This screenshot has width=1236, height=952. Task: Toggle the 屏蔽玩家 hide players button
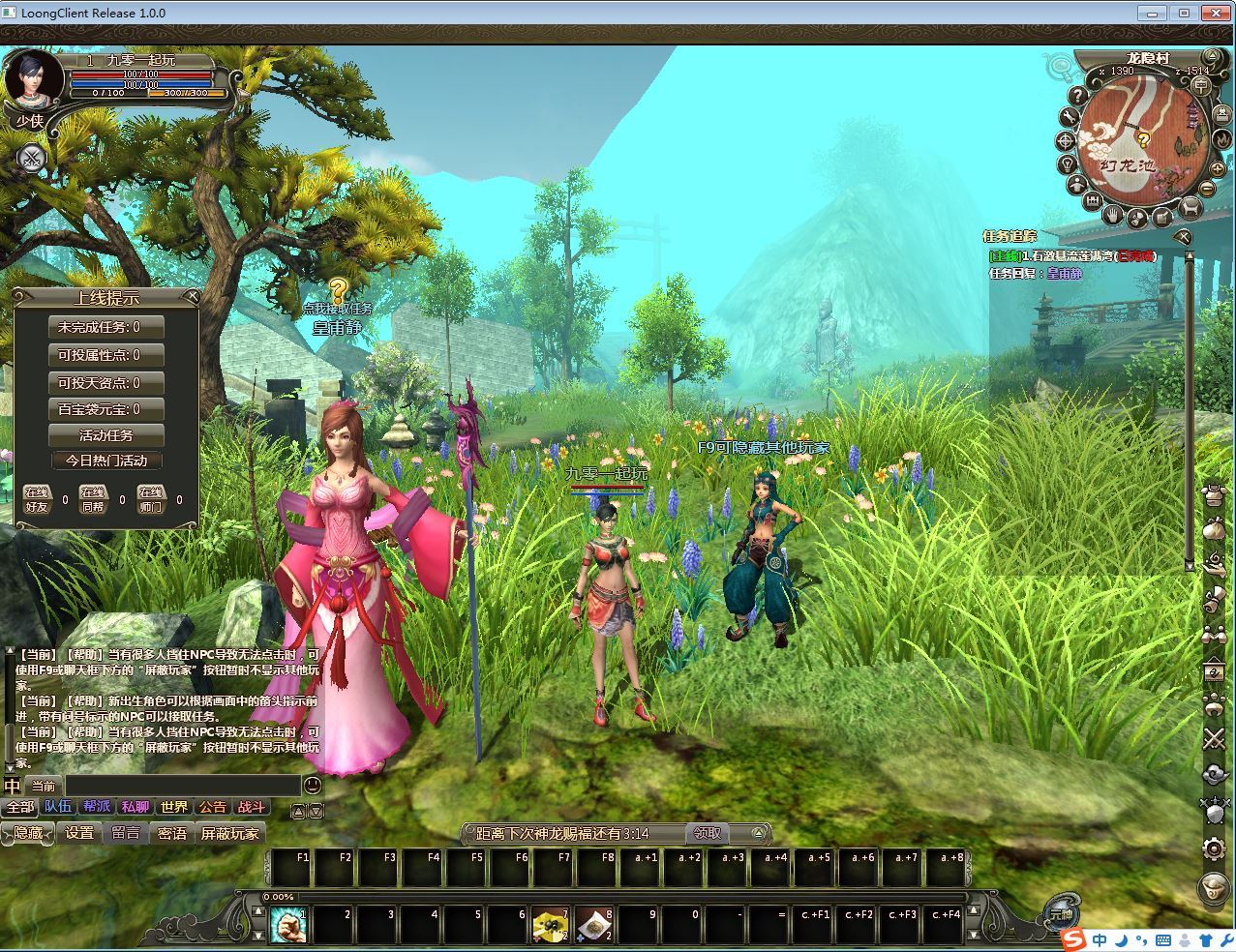229,833
